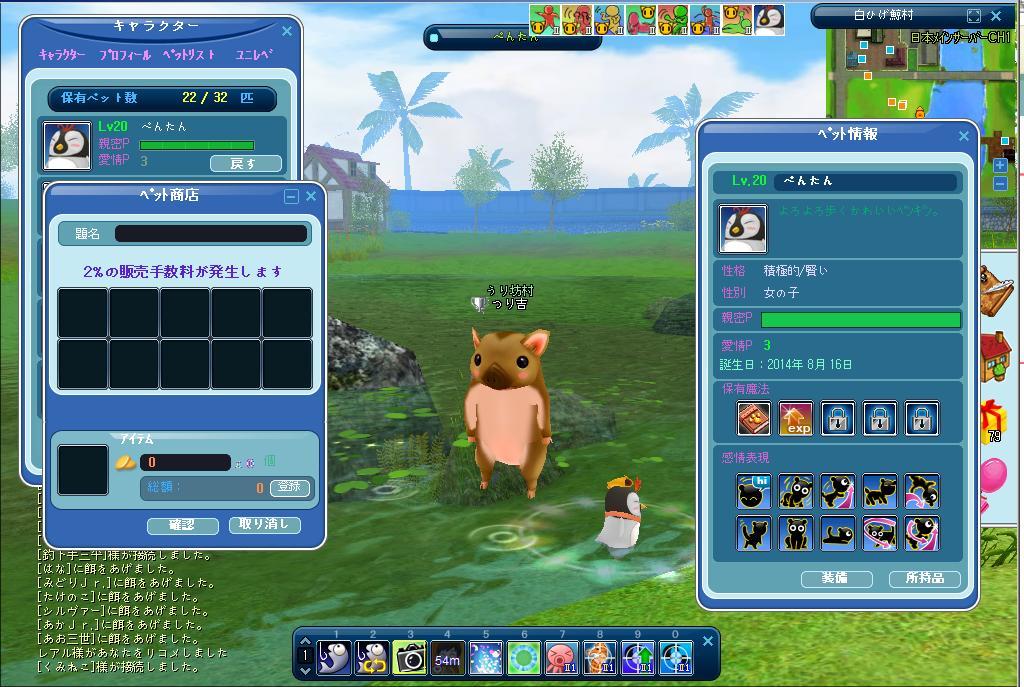1024x687 pixels.
Task: Click the 登録 register button
Action: coord(289,487)
